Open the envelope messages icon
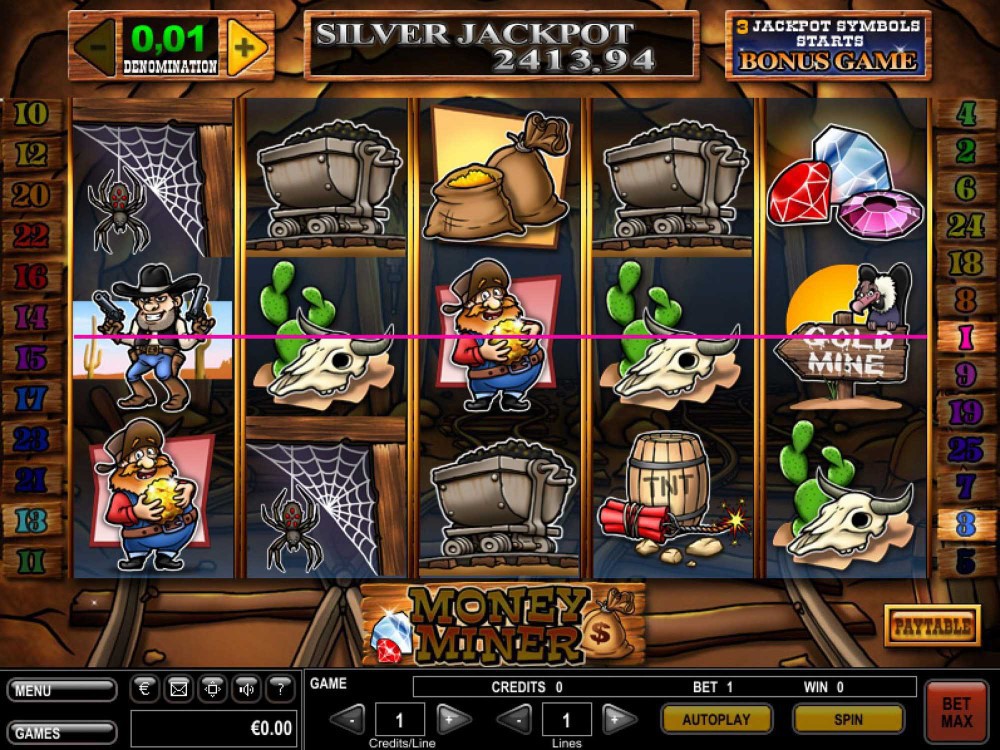Screen dimensions: 1000x750 point(179,688)
